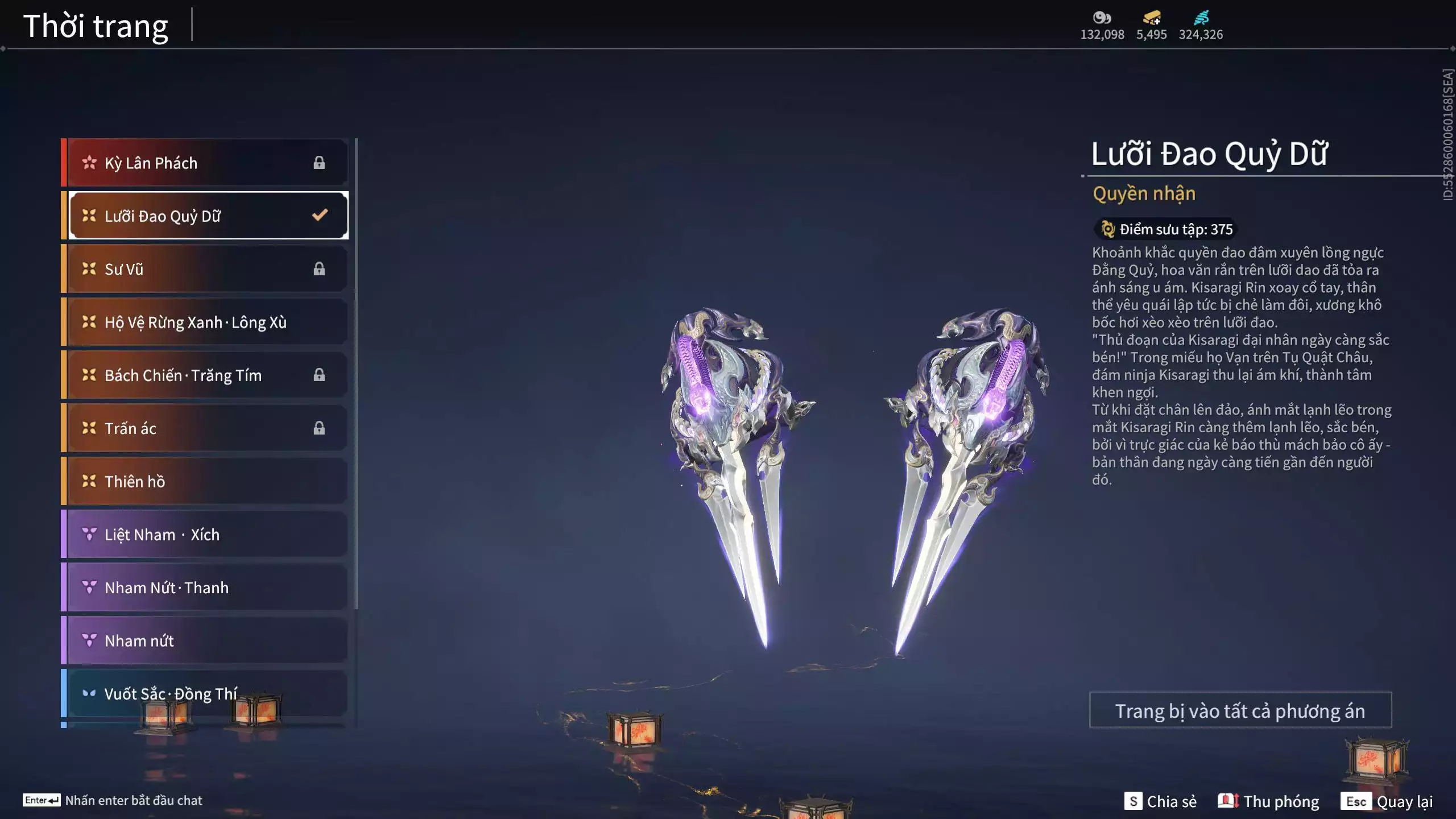Open the Bách Chiến · Trăng Tím entry
Viewport: 1456px width, 819px height.
point(205,375)
